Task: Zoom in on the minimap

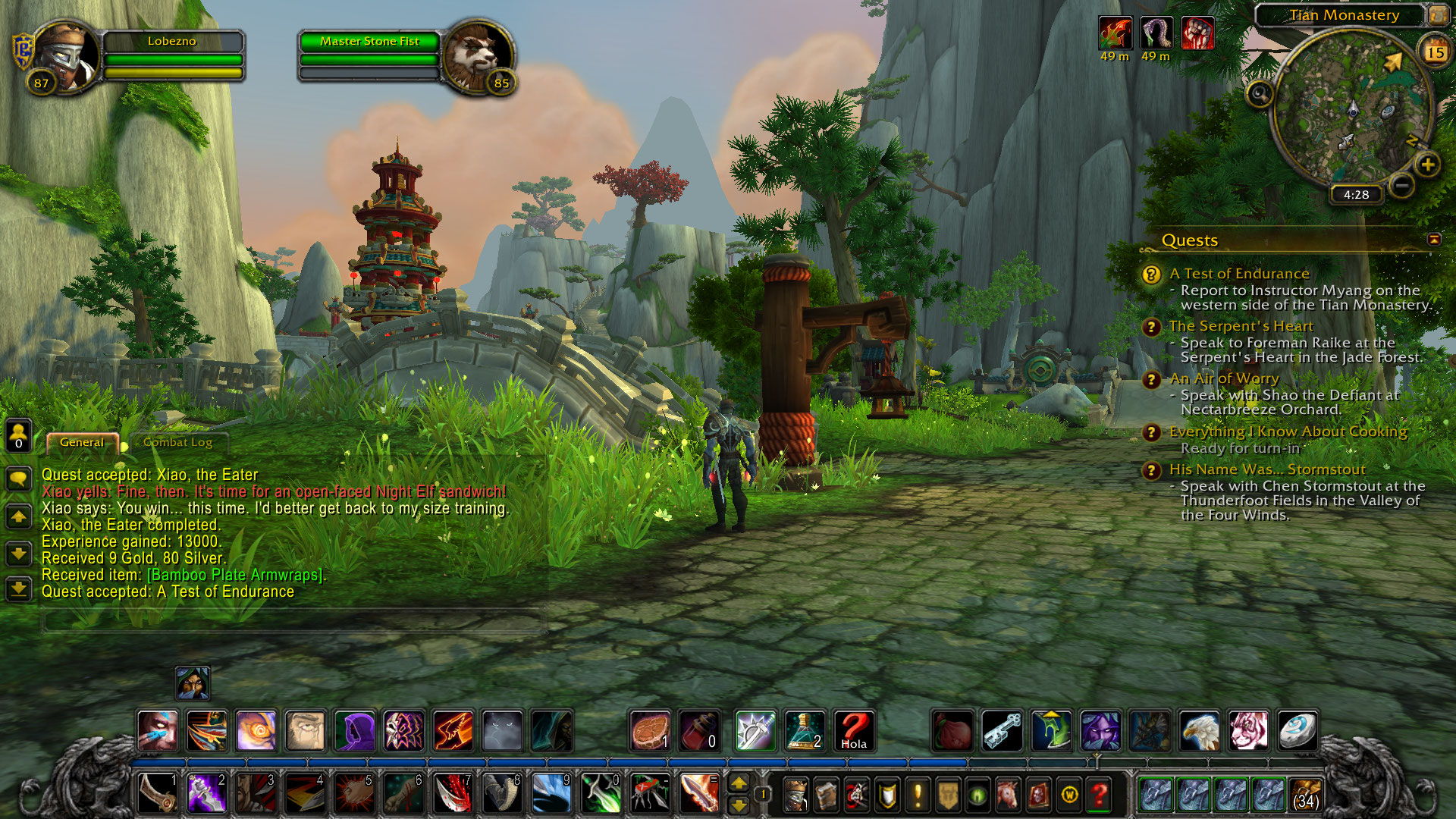Action: point(1427,165)
